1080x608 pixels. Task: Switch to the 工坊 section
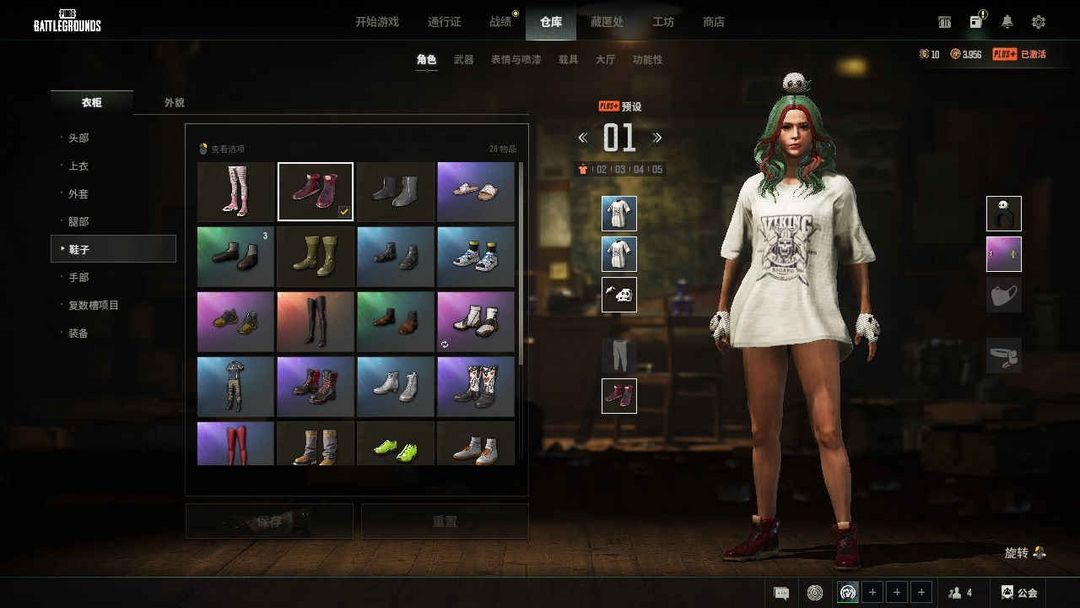(x=663, y=22)
